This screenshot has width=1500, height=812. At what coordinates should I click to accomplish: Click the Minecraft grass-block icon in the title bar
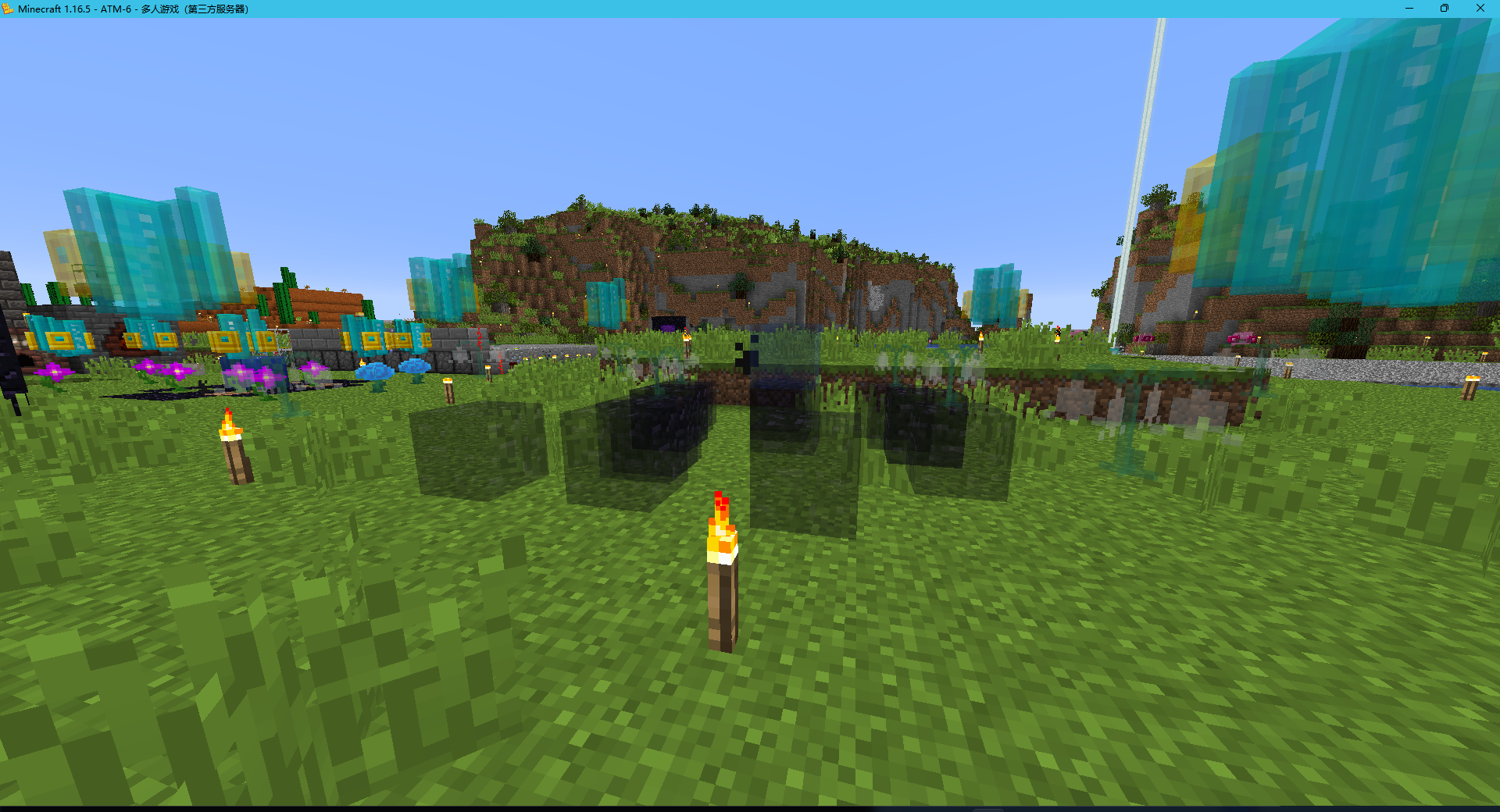pos(9,9)
